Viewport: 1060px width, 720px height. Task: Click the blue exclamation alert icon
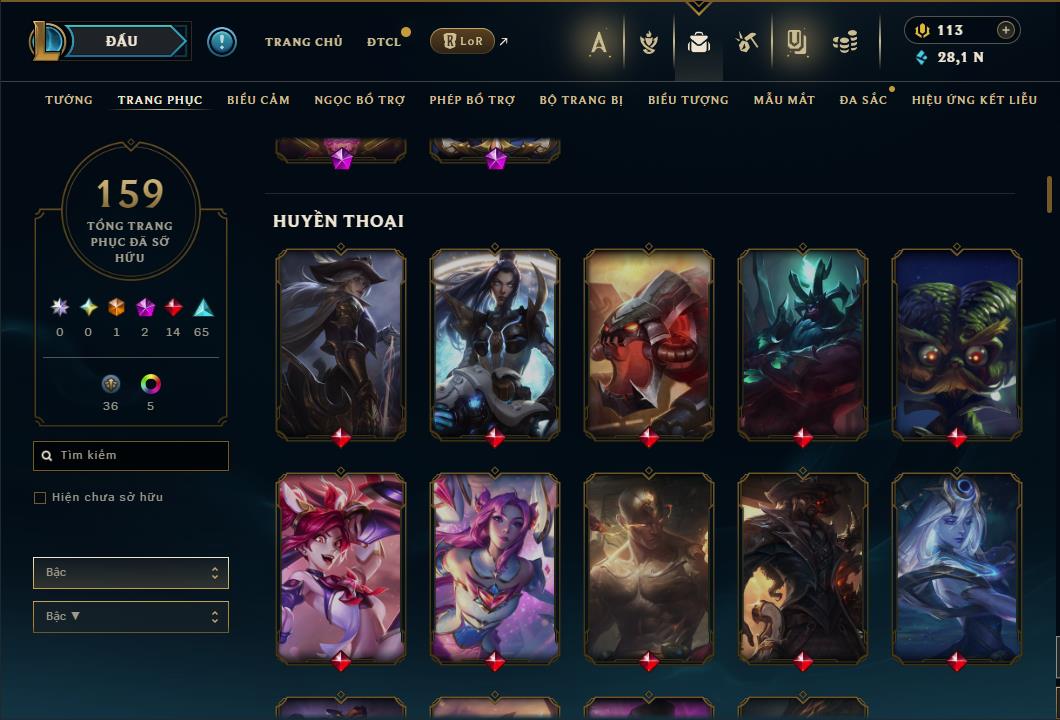point(222,42)
